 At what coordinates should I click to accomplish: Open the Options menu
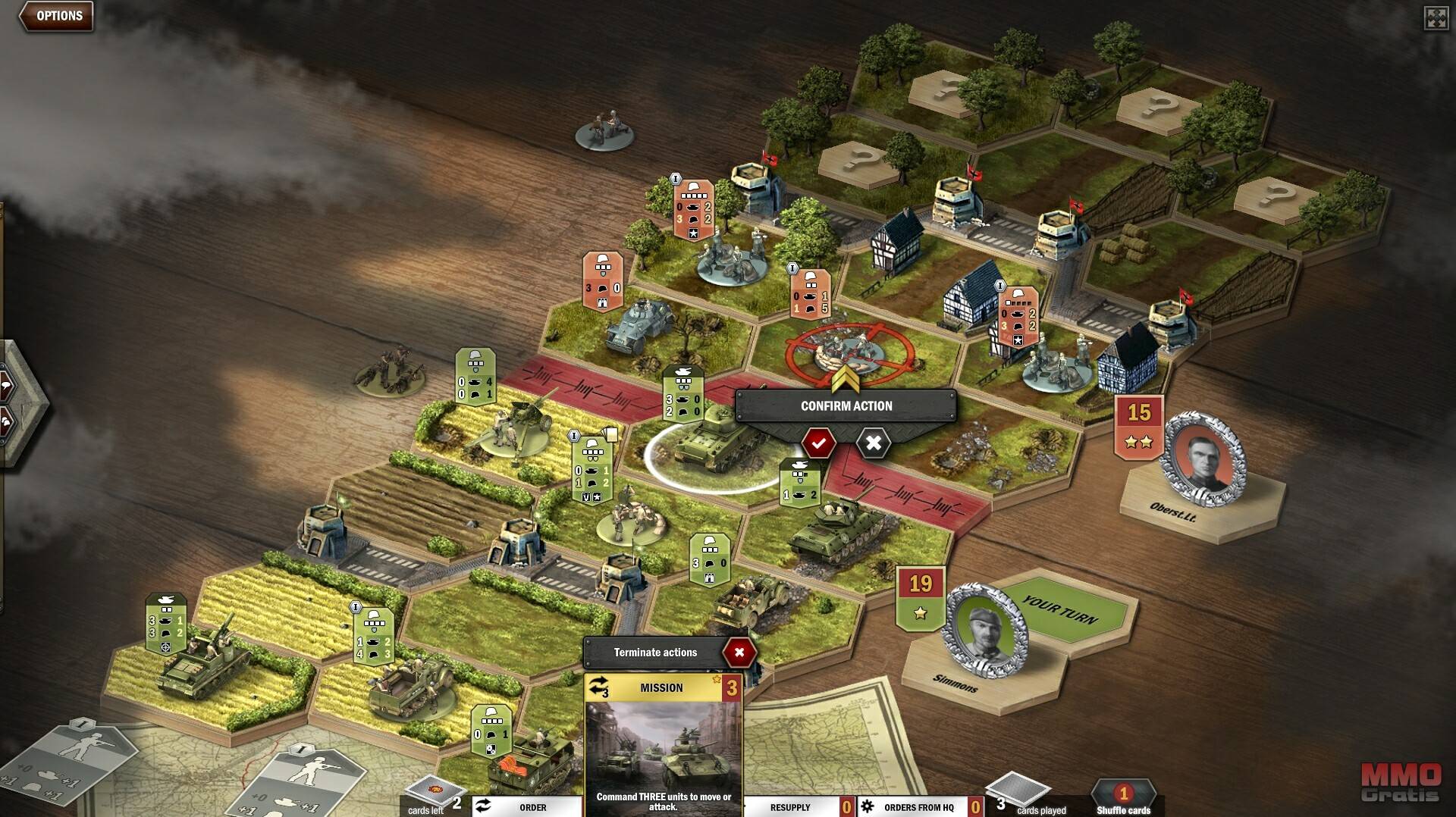click(57, 16)
